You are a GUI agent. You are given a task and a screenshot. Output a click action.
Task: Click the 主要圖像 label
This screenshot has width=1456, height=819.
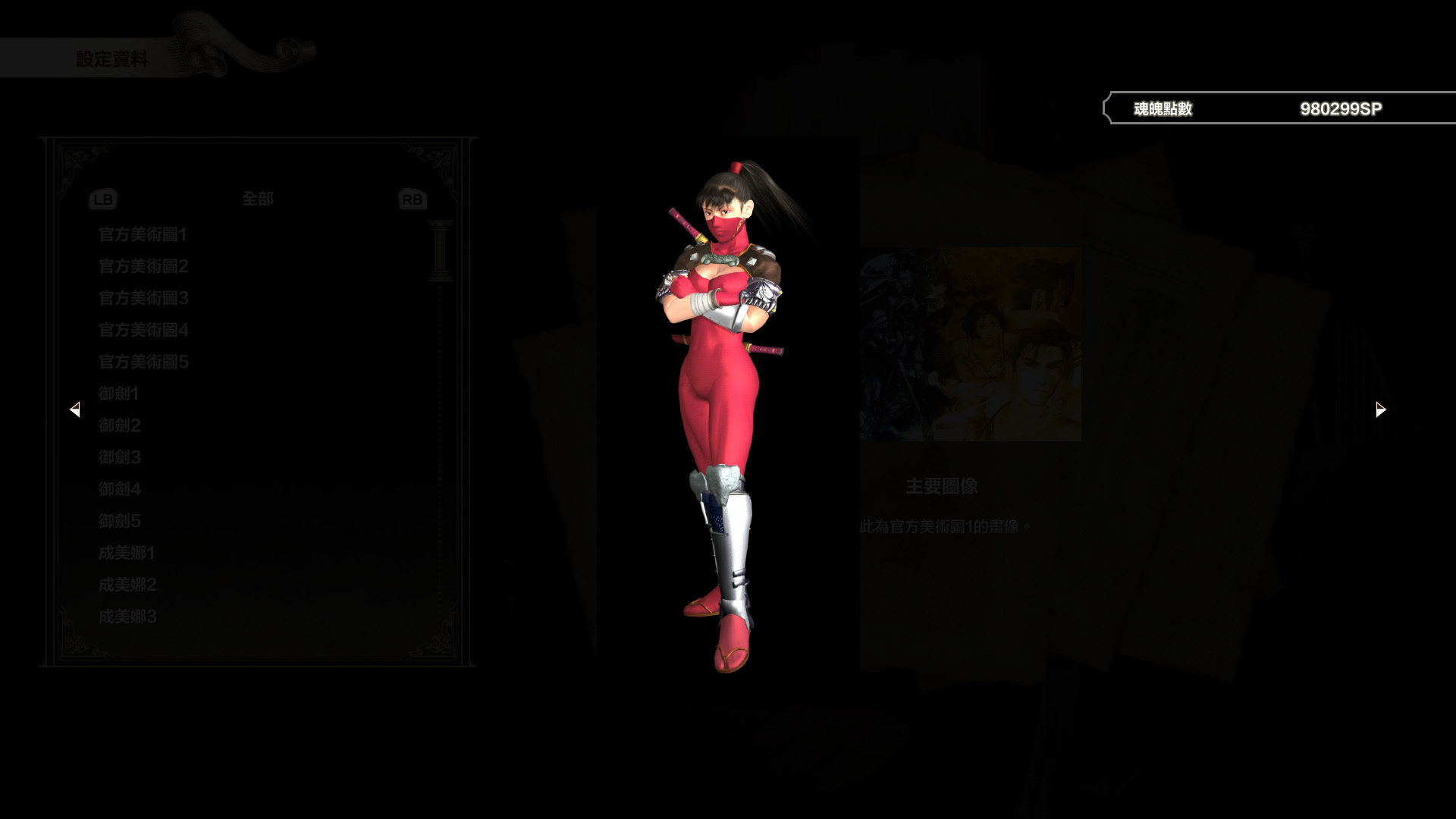[940, 487]
